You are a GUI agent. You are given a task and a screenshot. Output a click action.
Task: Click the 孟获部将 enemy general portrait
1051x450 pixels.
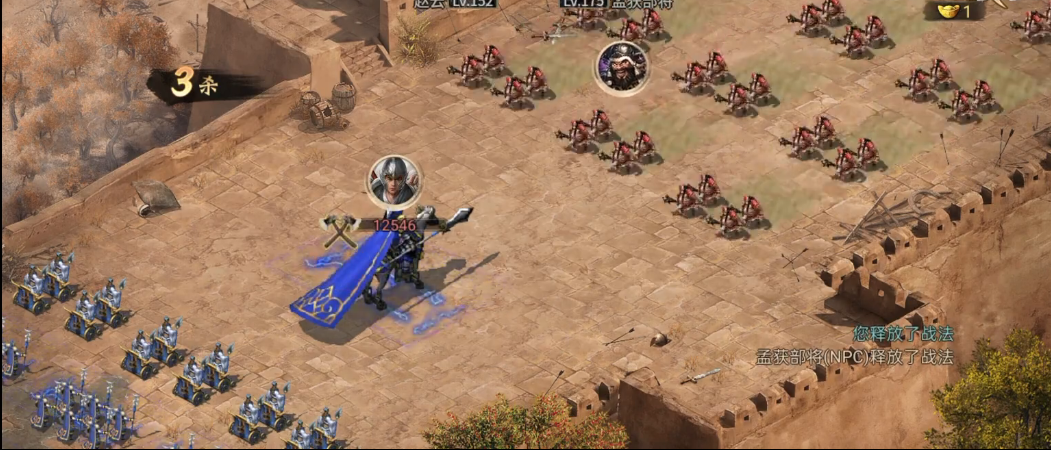[x=622, y=67]
